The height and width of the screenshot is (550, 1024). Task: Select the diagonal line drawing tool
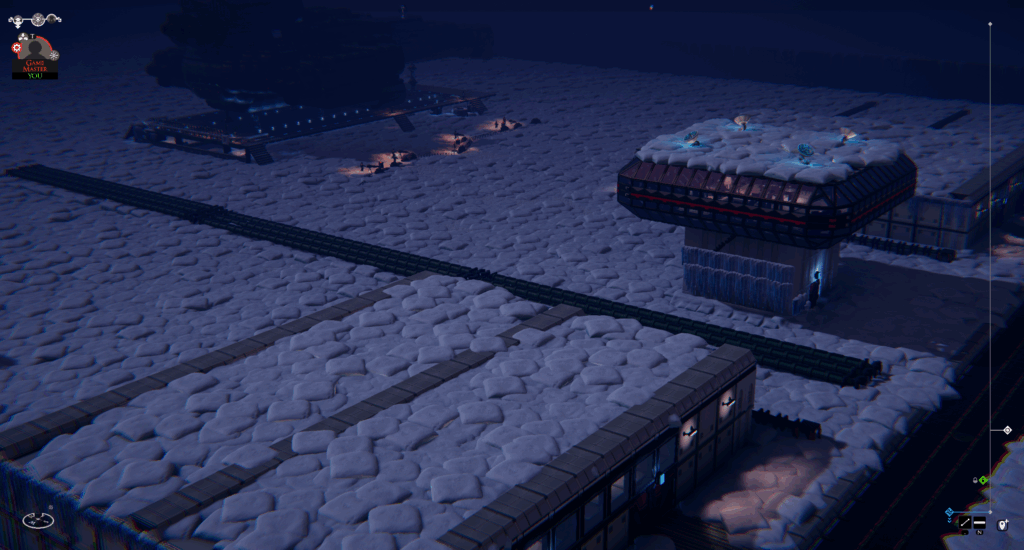965,523
